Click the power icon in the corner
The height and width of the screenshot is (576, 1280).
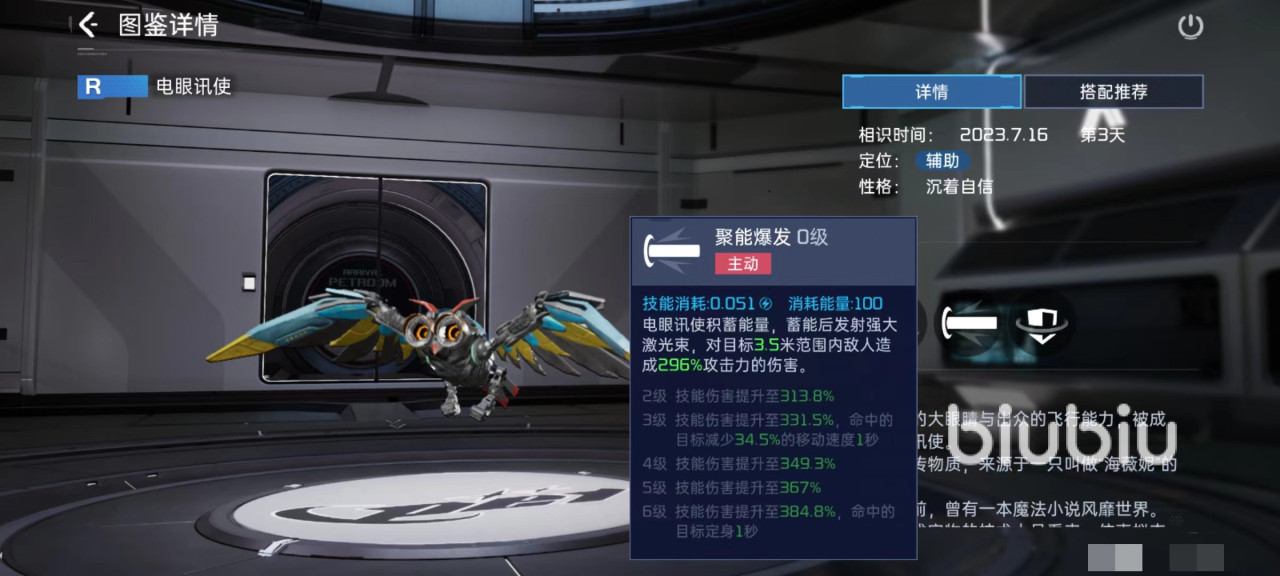tap(1190, 27)
